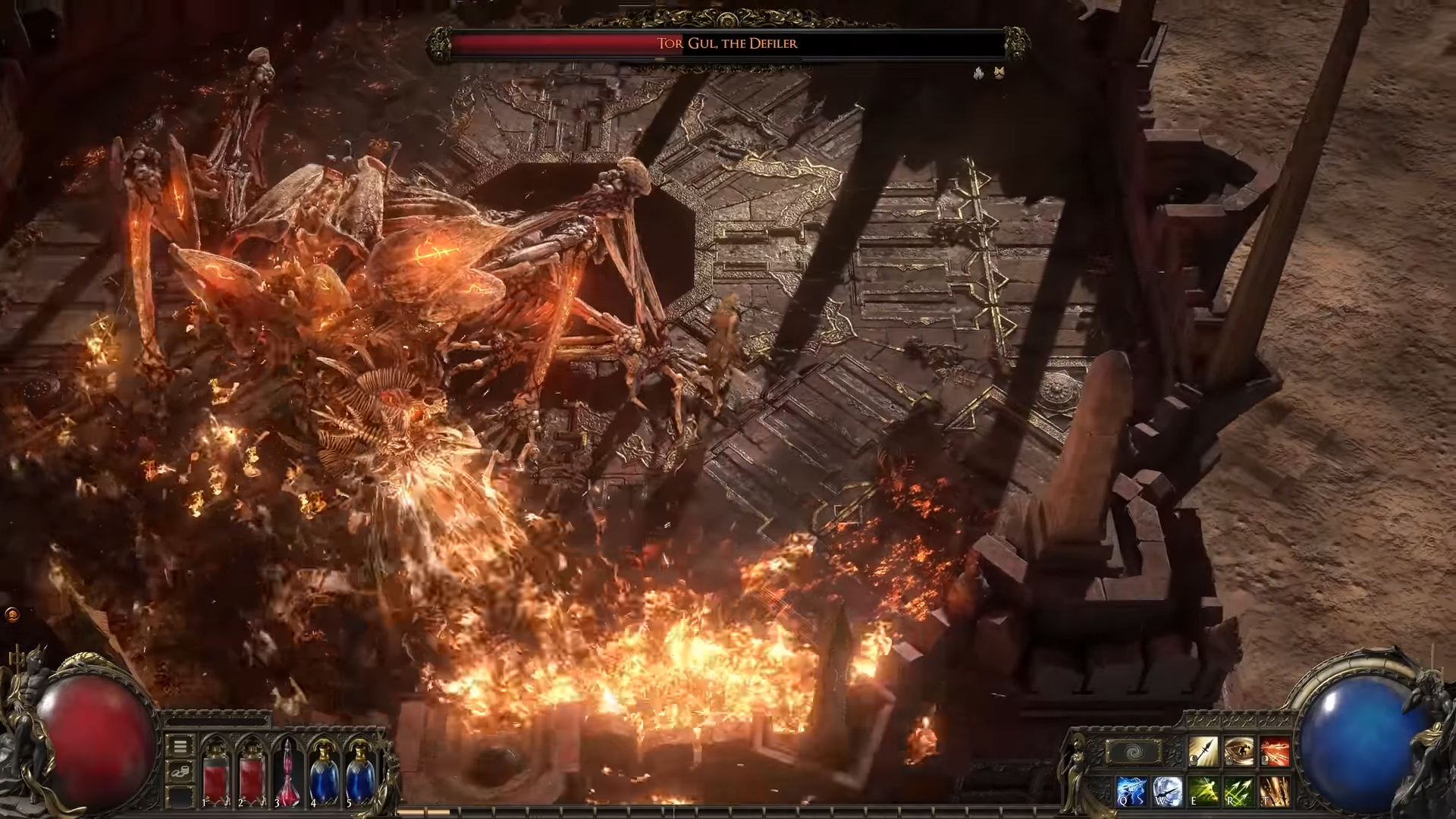Activate the blue lightning warrior skill on Q
Screen dimensions: 1456x819
click(1131, 790)
